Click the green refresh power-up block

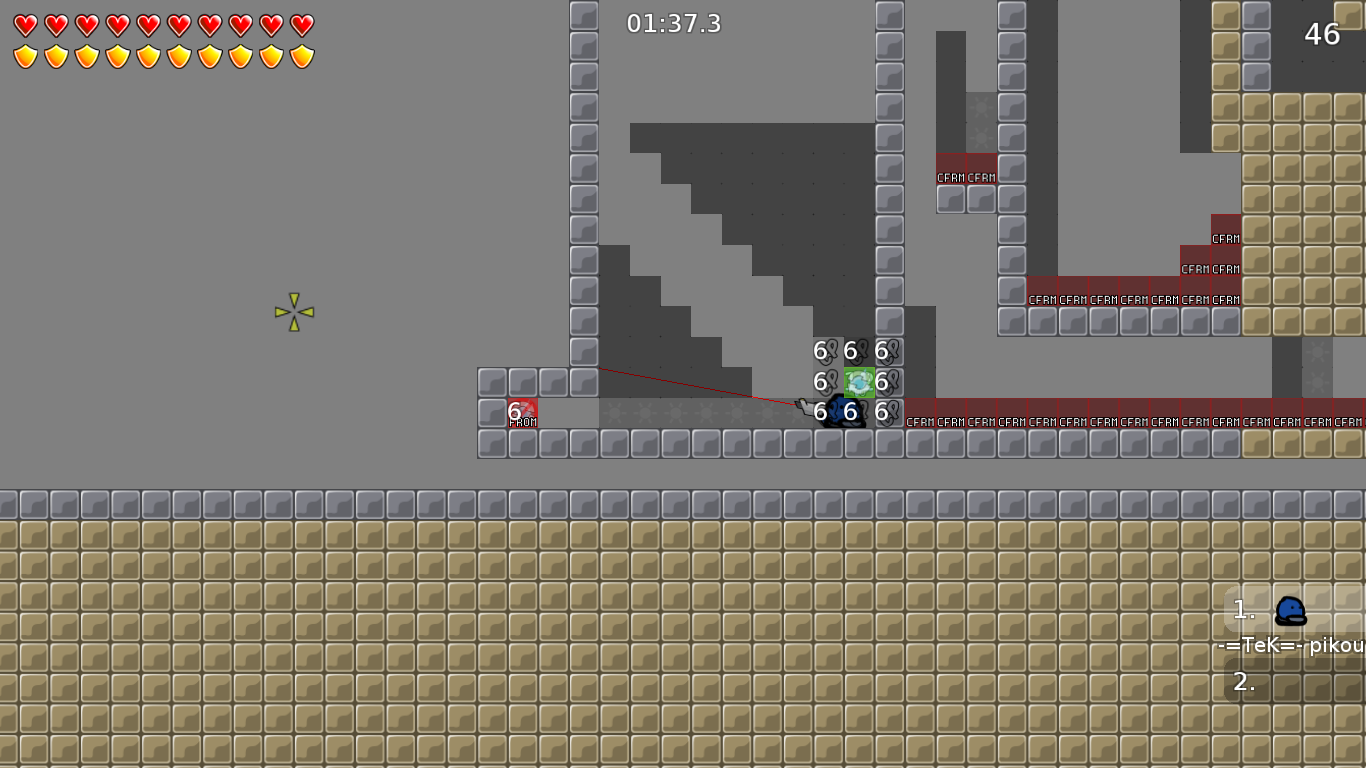click(858, 381)
